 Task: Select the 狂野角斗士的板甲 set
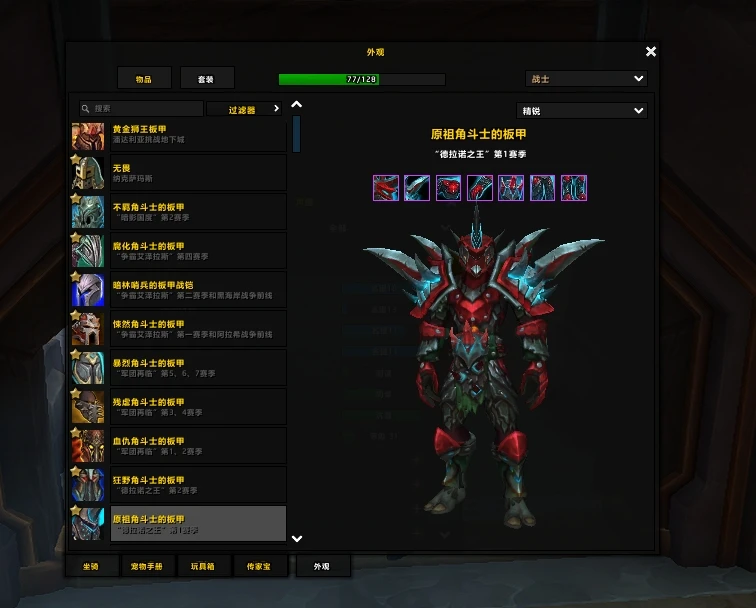[178, 485]
